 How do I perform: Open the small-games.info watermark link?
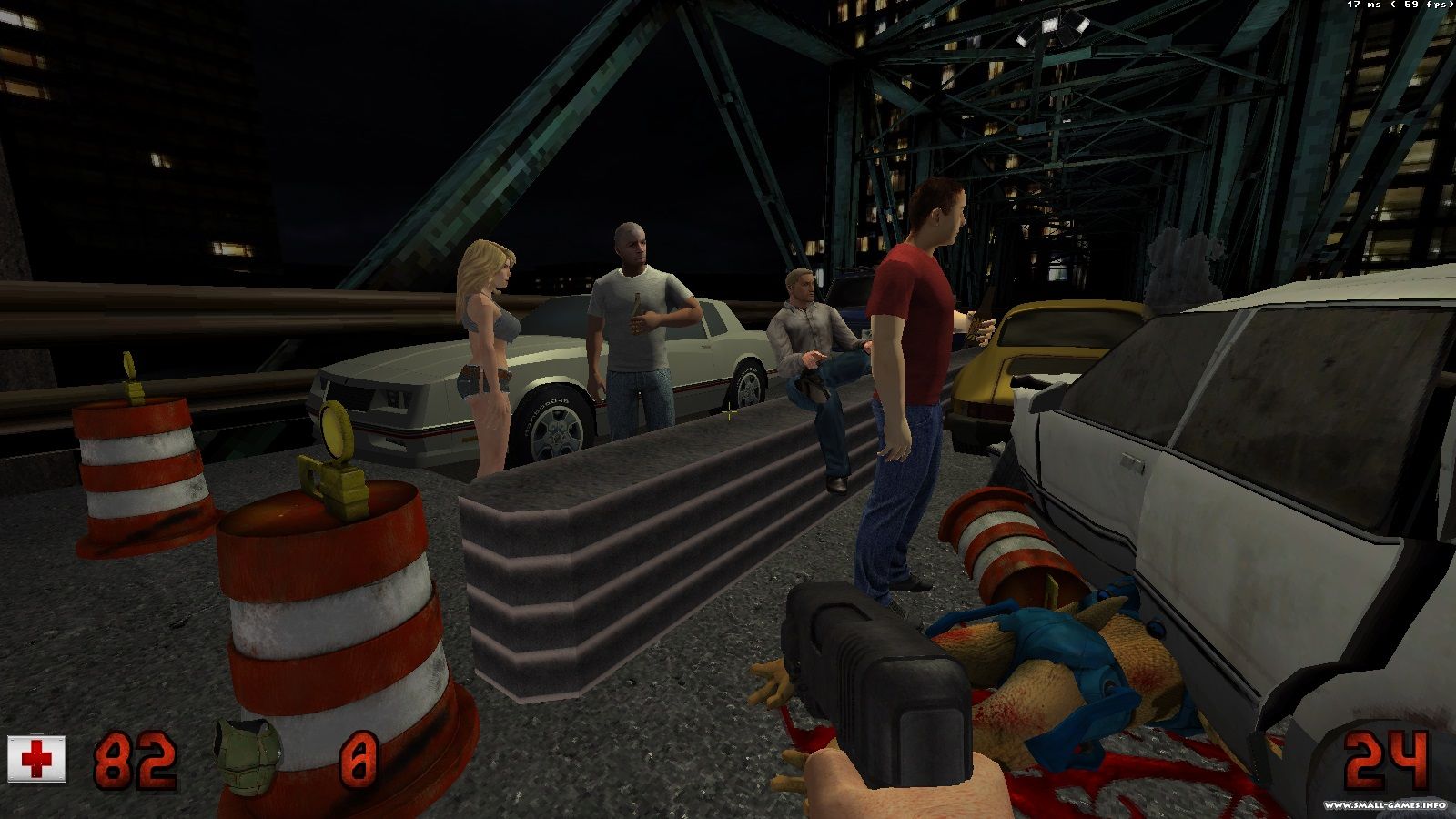[x=1384, y=805]
